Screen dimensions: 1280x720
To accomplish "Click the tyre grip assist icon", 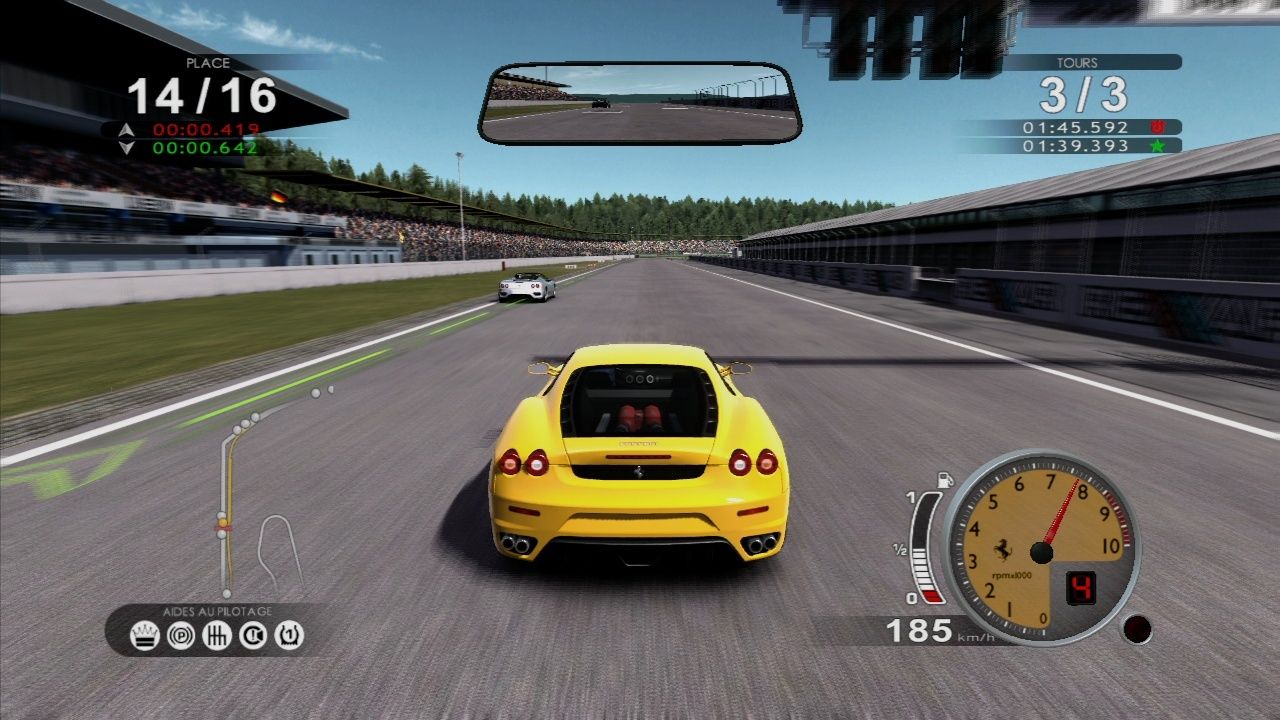I will (288, 634).
